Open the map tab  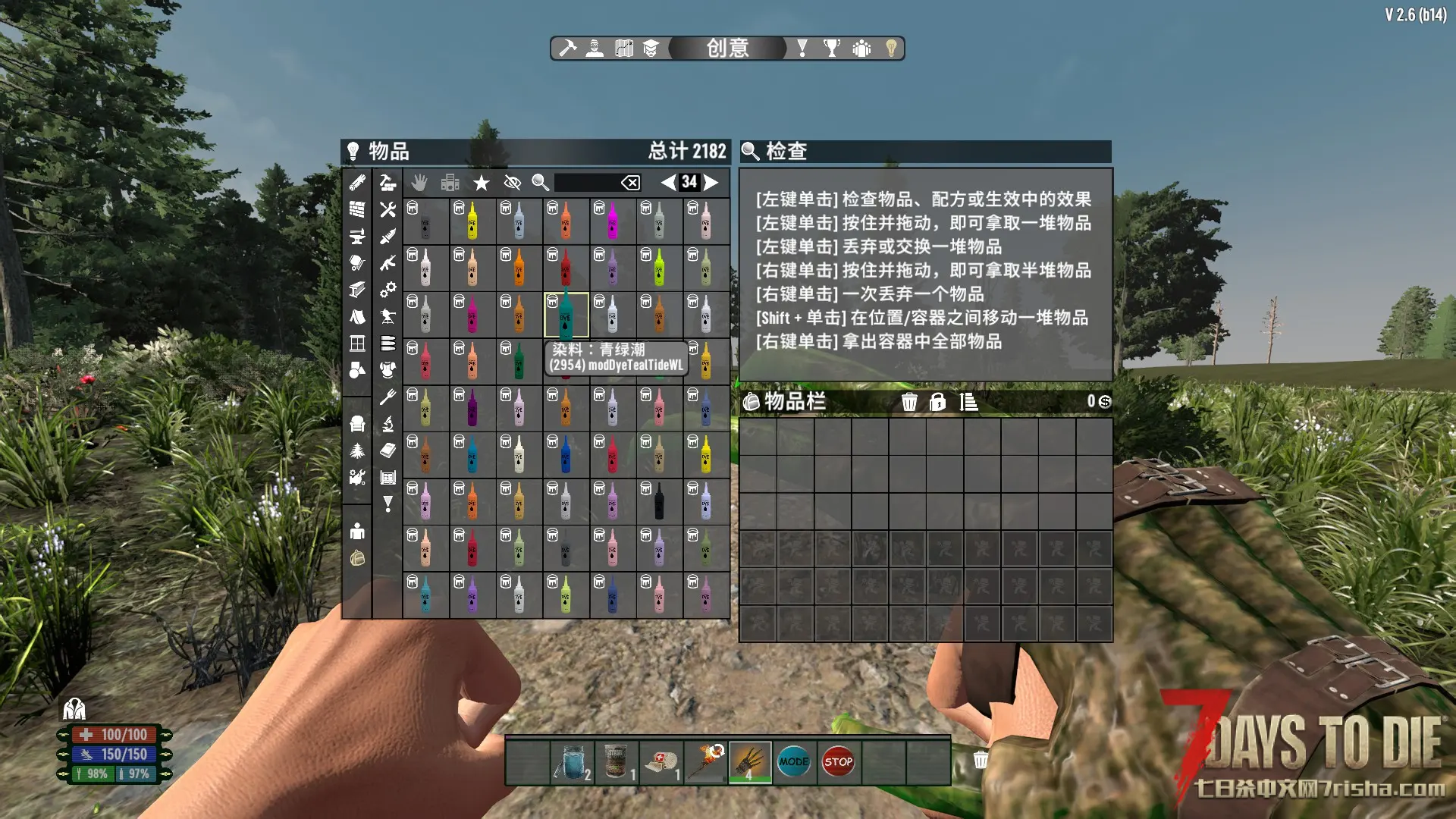(624, 49)
